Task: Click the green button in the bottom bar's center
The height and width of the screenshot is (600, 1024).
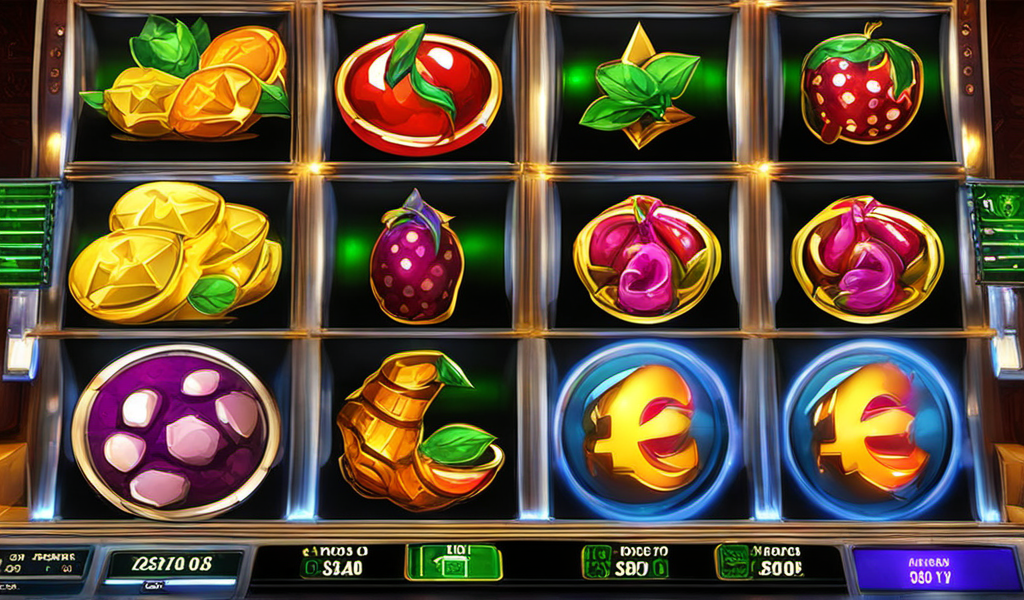Action: point(453,562)
